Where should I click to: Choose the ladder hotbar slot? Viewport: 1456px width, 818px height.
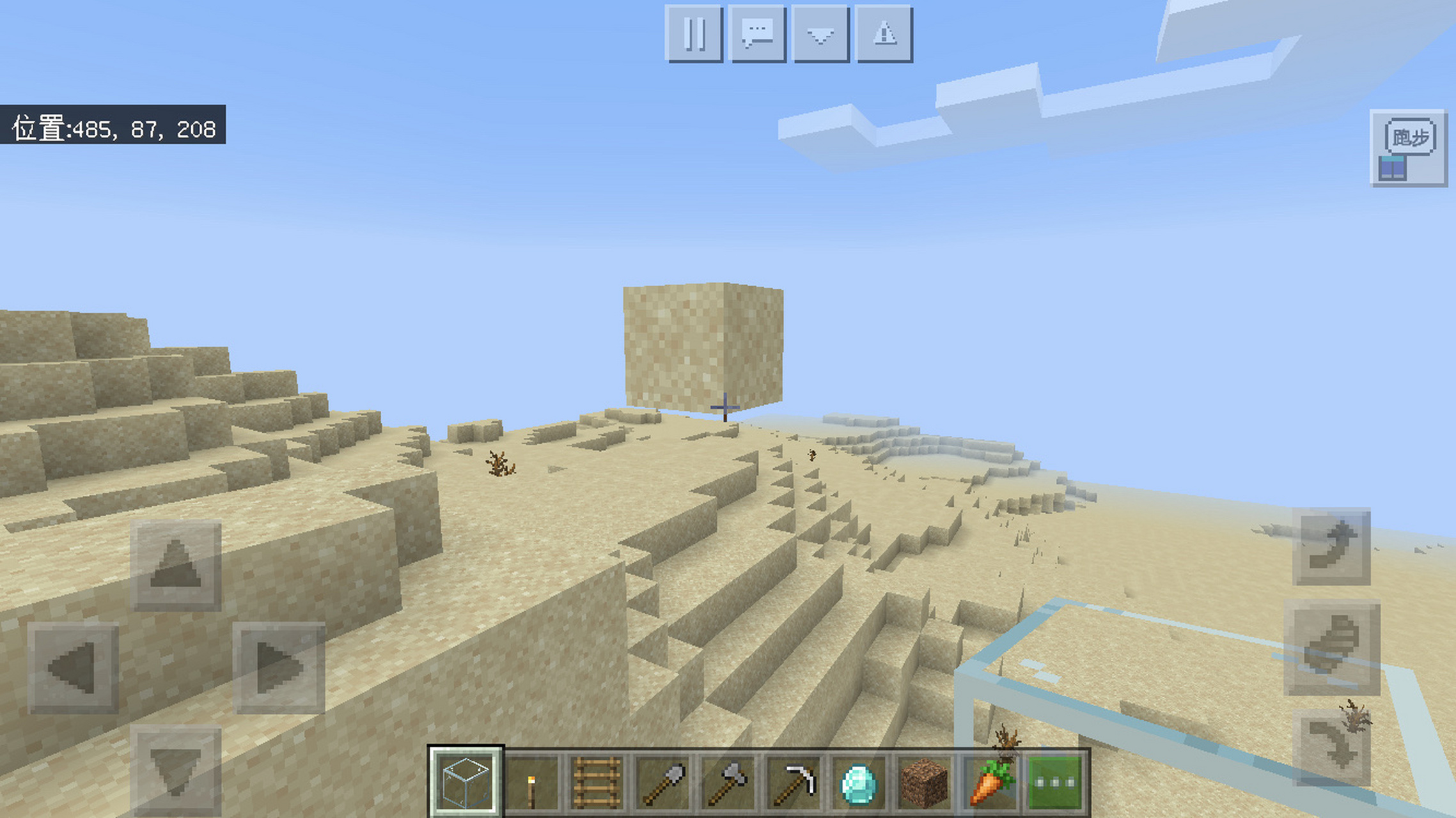coord(597,782)
